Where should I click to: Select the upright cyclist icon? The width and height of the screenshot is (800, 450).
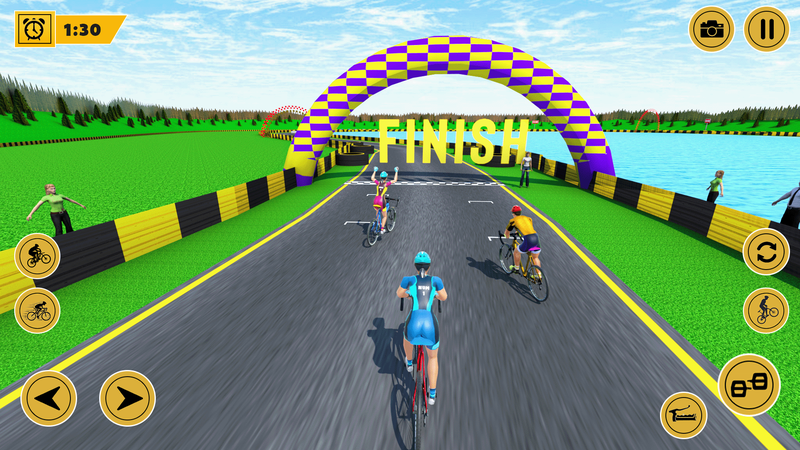tap(38, 255)
